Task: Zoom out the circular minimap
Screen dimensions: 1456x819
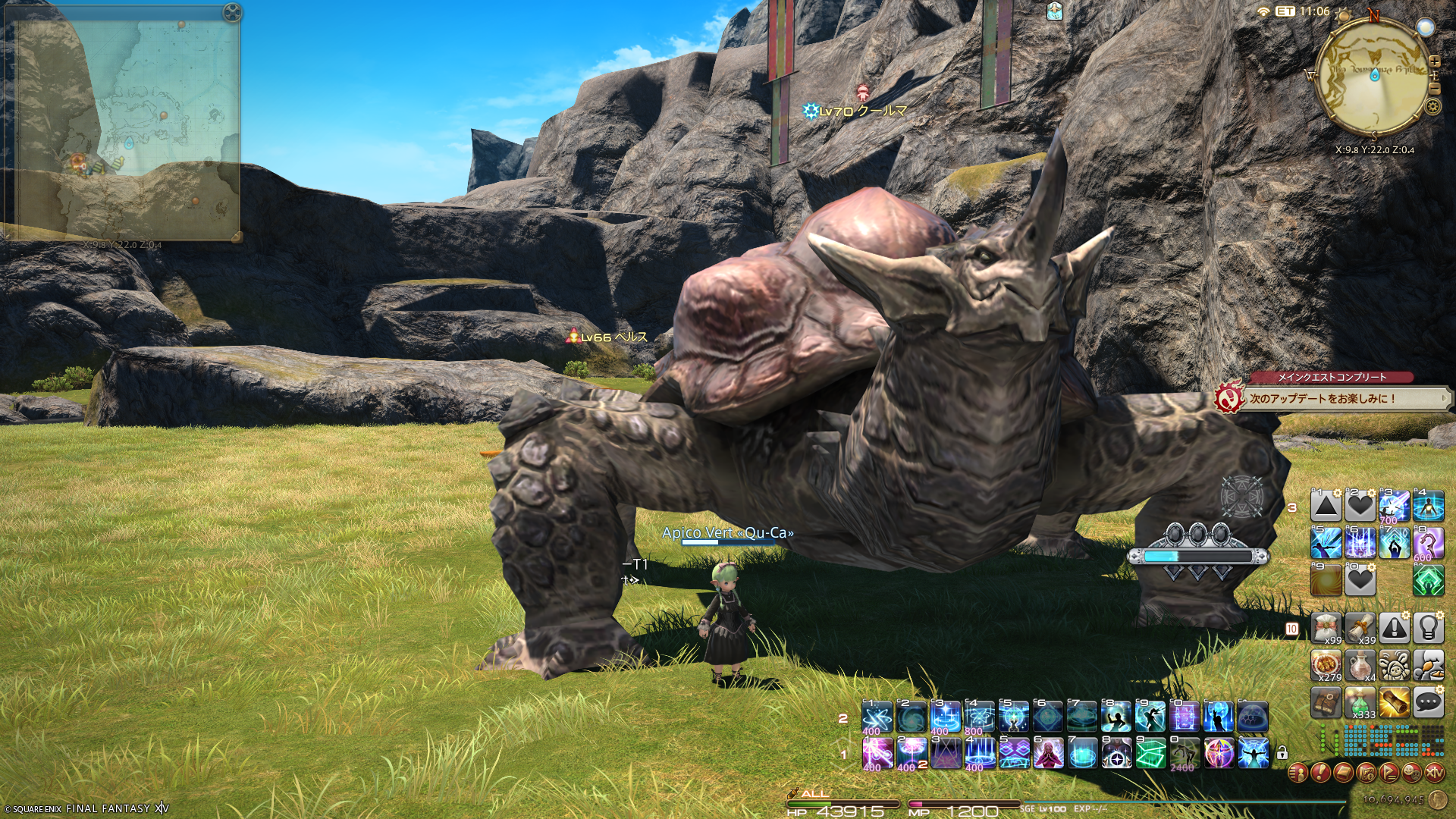Action: (x=1434, y=88)
